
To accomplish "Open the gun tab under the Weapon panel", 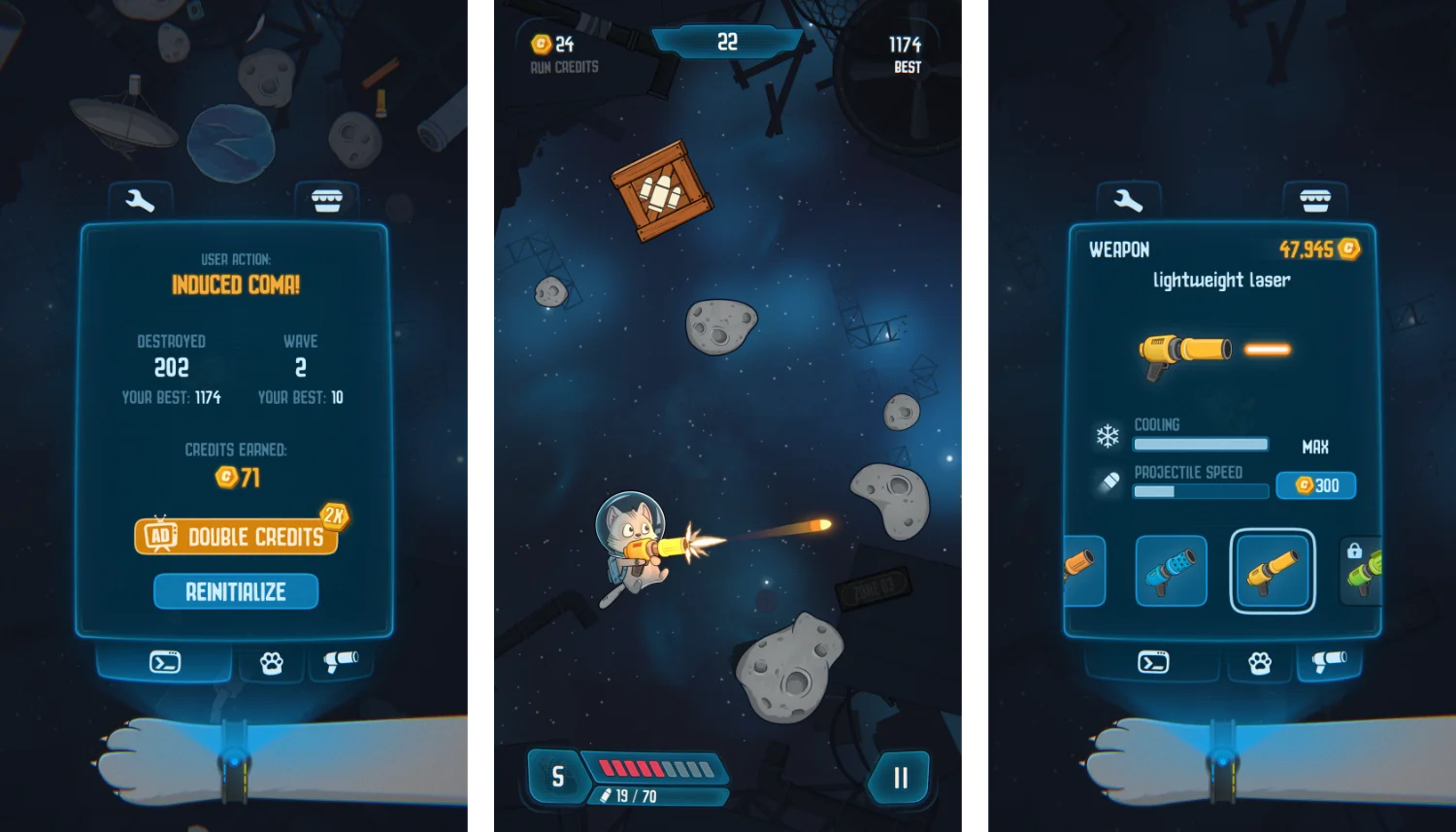I will (x=1329, y=661).
